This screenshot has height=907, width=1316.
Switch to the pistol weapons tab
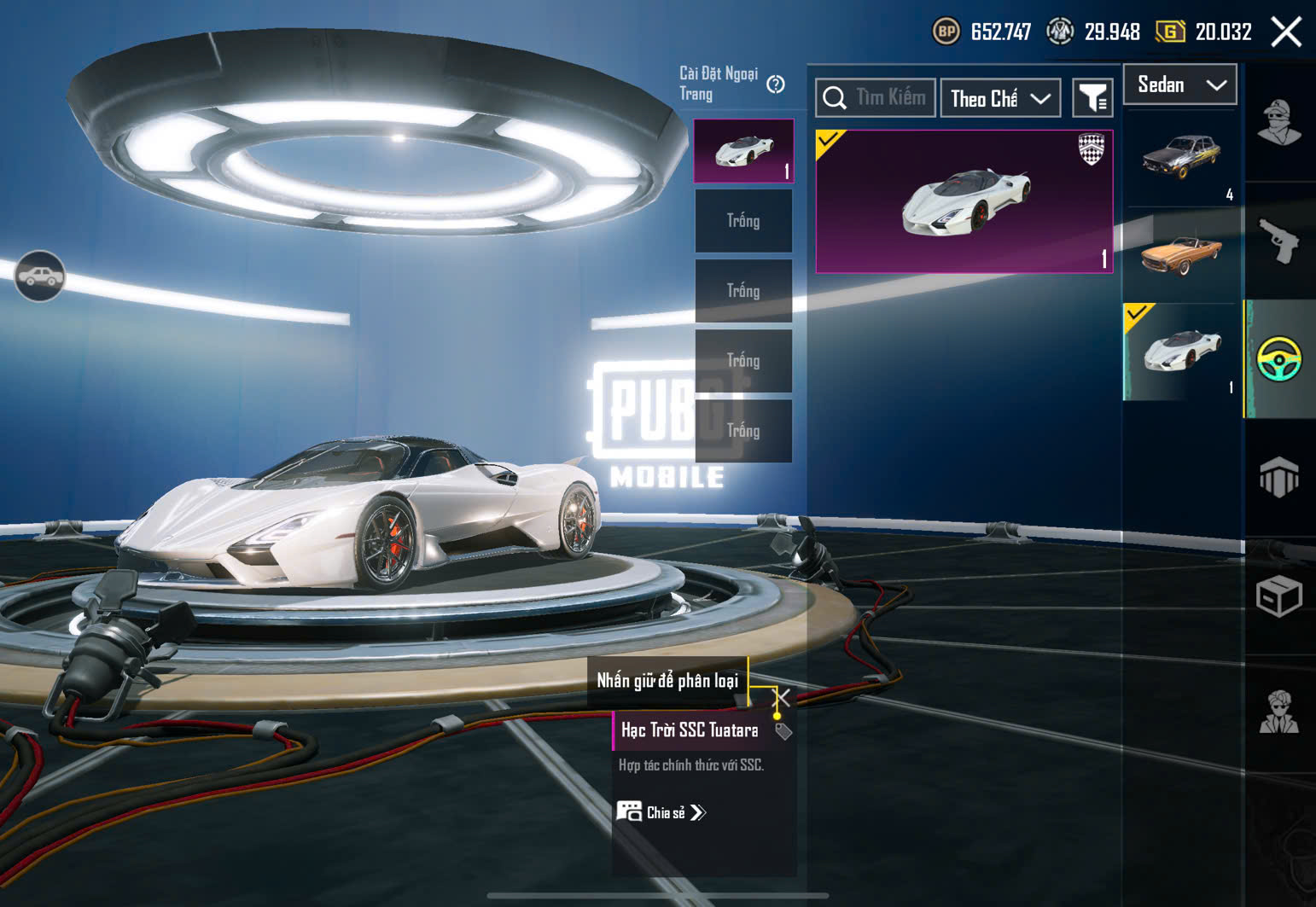pos(1278,241)
